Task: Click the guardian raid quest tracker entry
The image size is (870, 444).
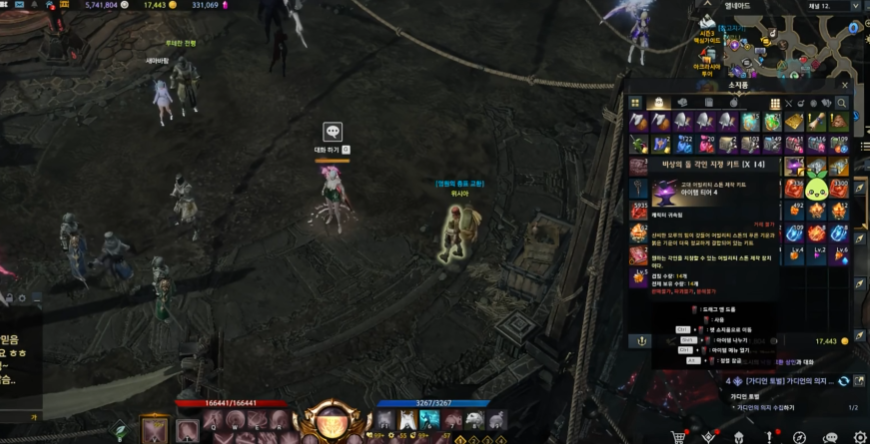Action: pos(787,381)
